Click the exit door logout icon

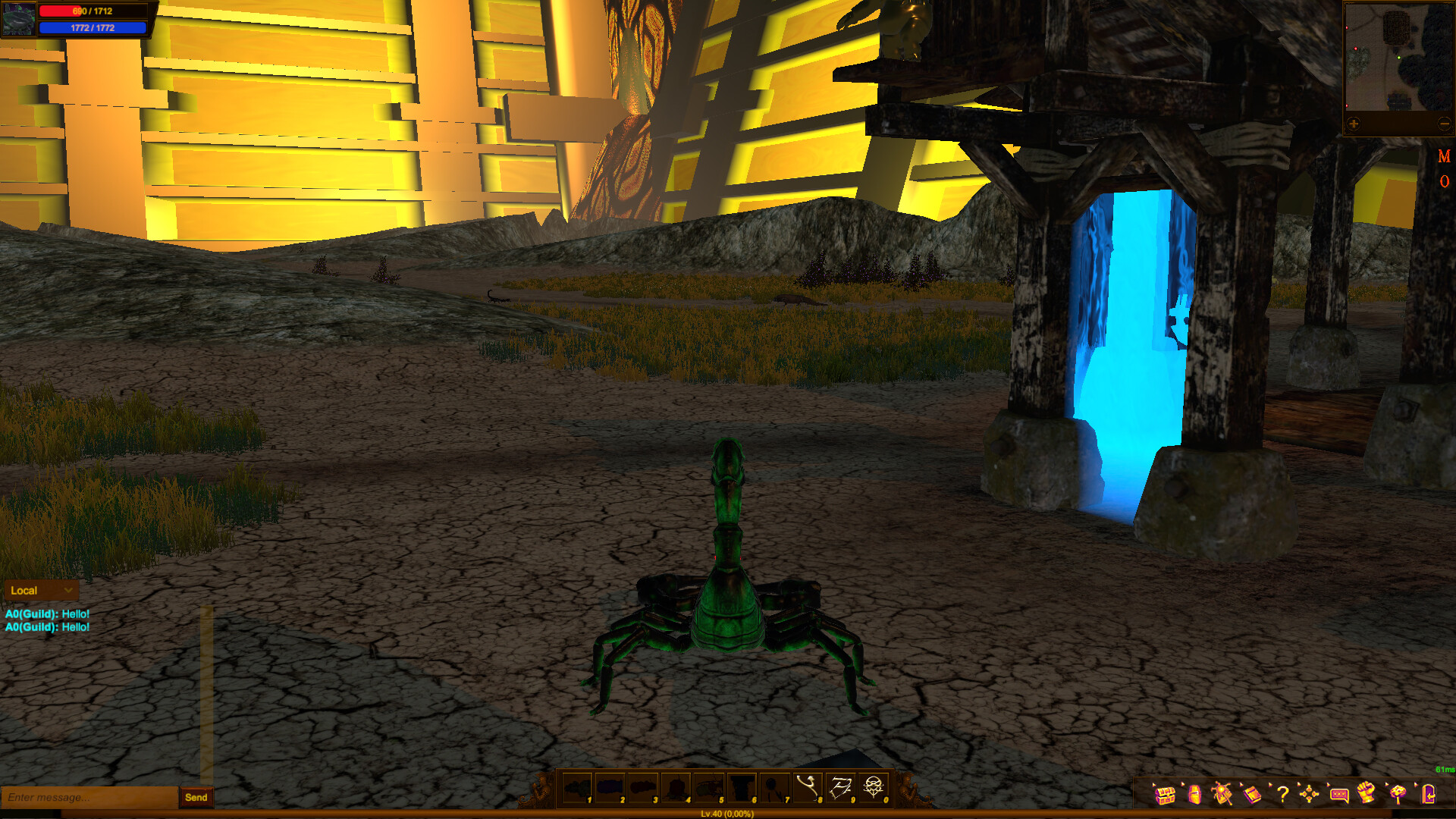[x=1428, y=793]
